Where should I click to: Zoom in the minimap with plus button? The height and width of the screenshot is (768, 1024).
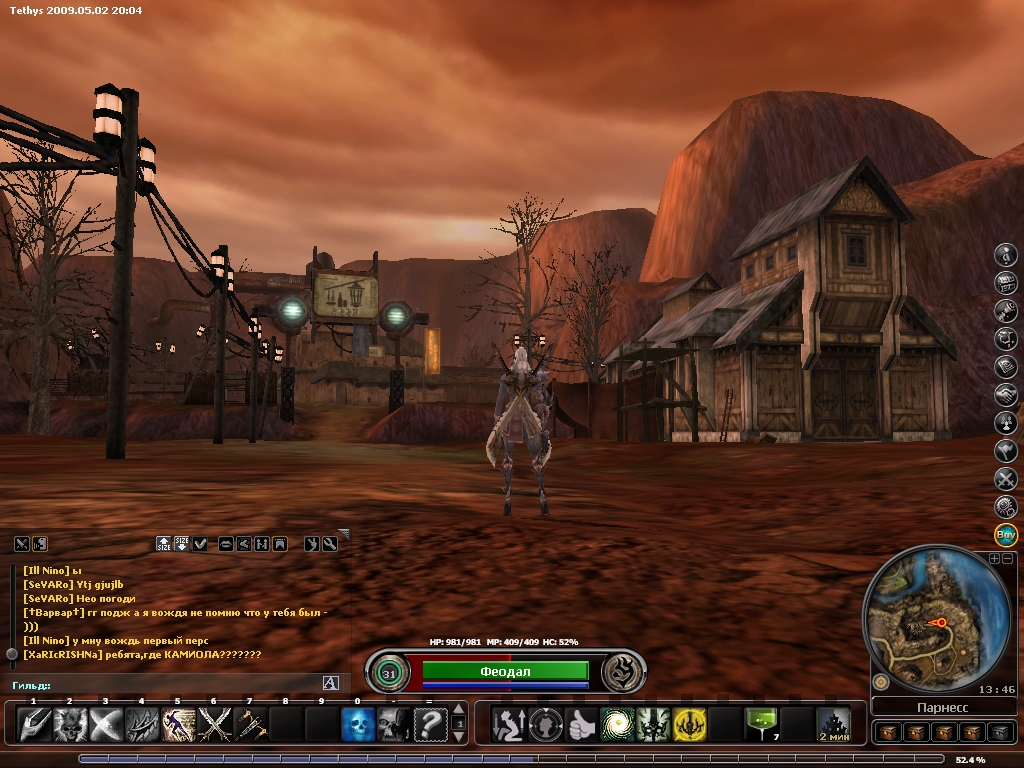click(x=994, y=559)
